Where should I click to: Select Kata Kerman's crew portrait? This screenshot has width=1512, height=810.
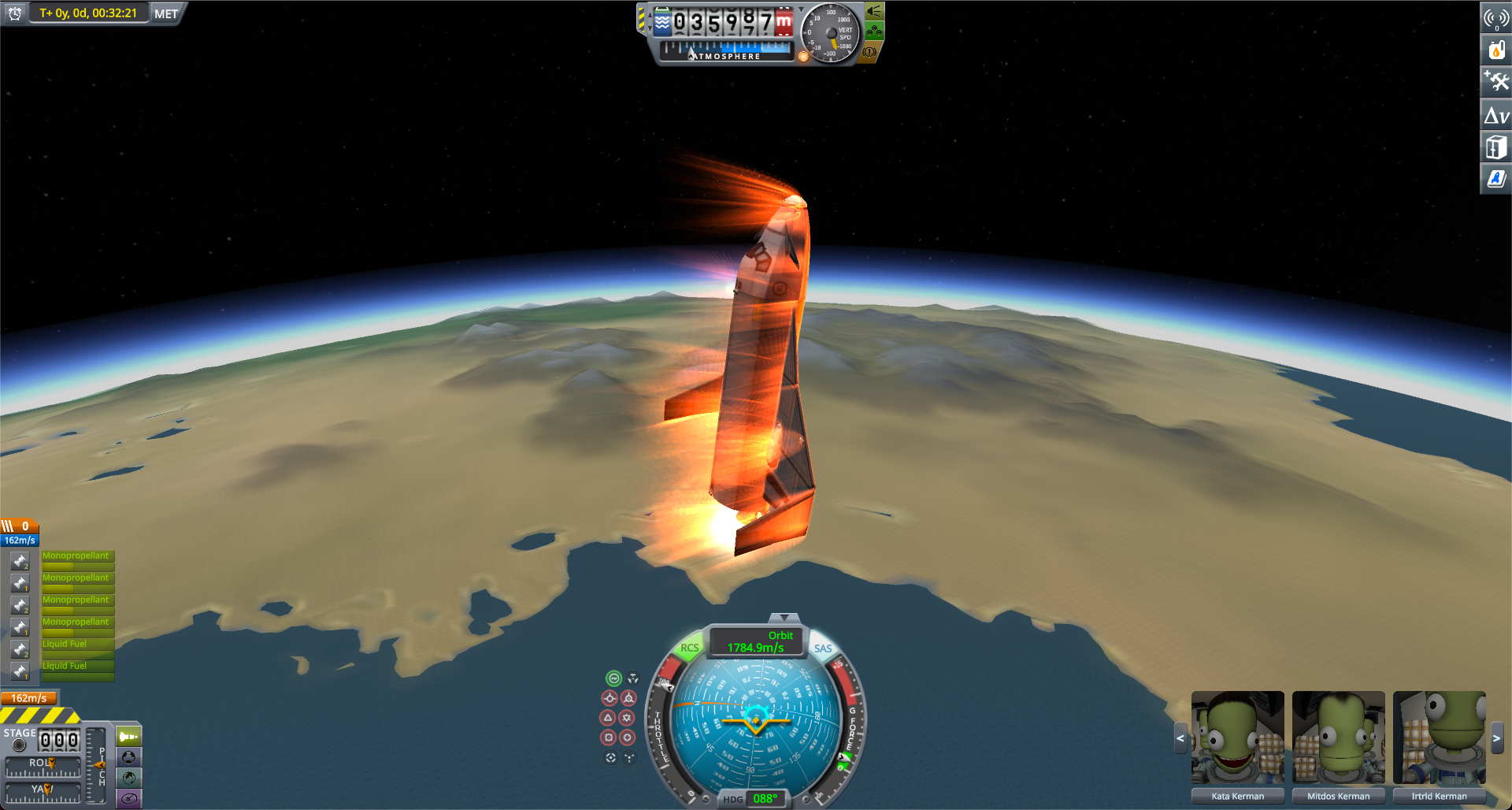(x=1237, y=738)
